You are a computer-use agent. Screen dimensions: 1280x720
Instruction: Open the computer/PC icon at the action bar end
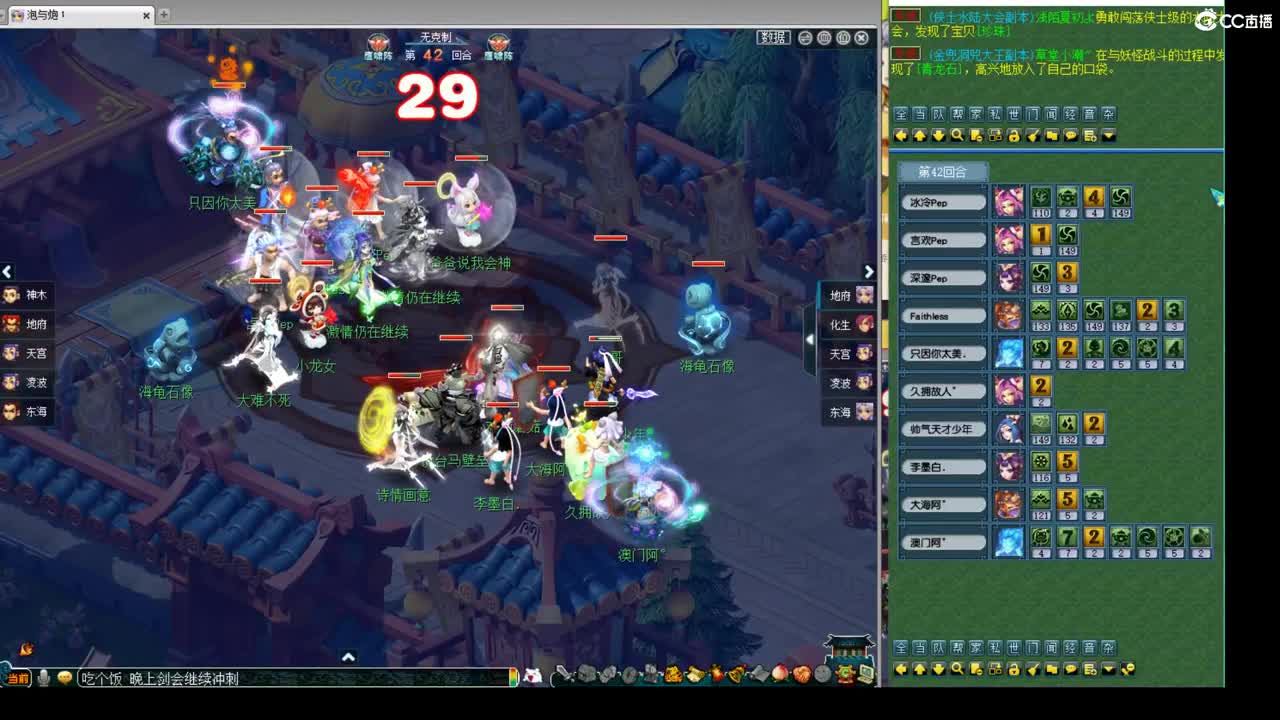point(864,673)
